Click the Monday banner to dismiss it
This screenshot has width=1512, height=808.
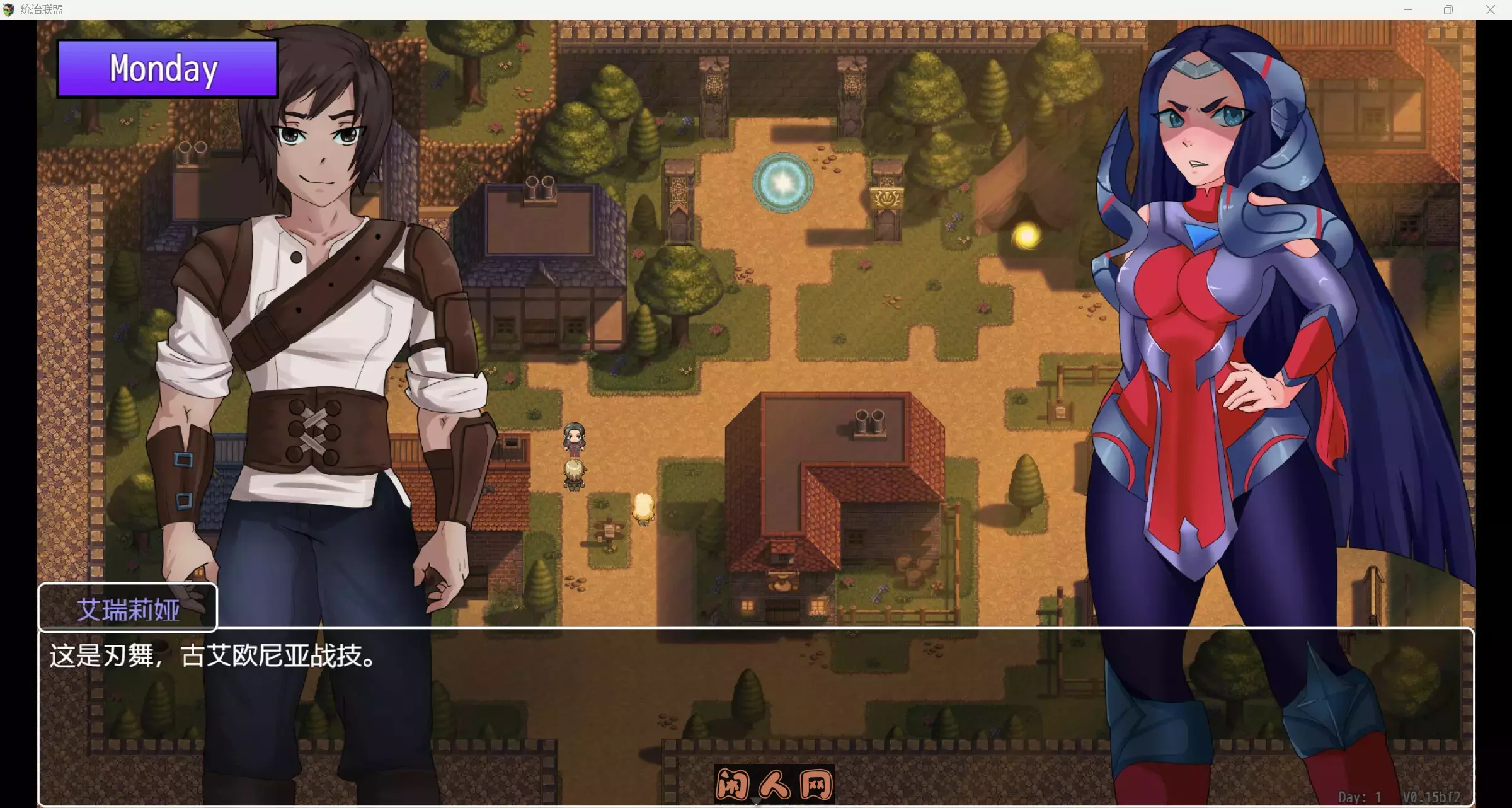(x=166, y=69)
